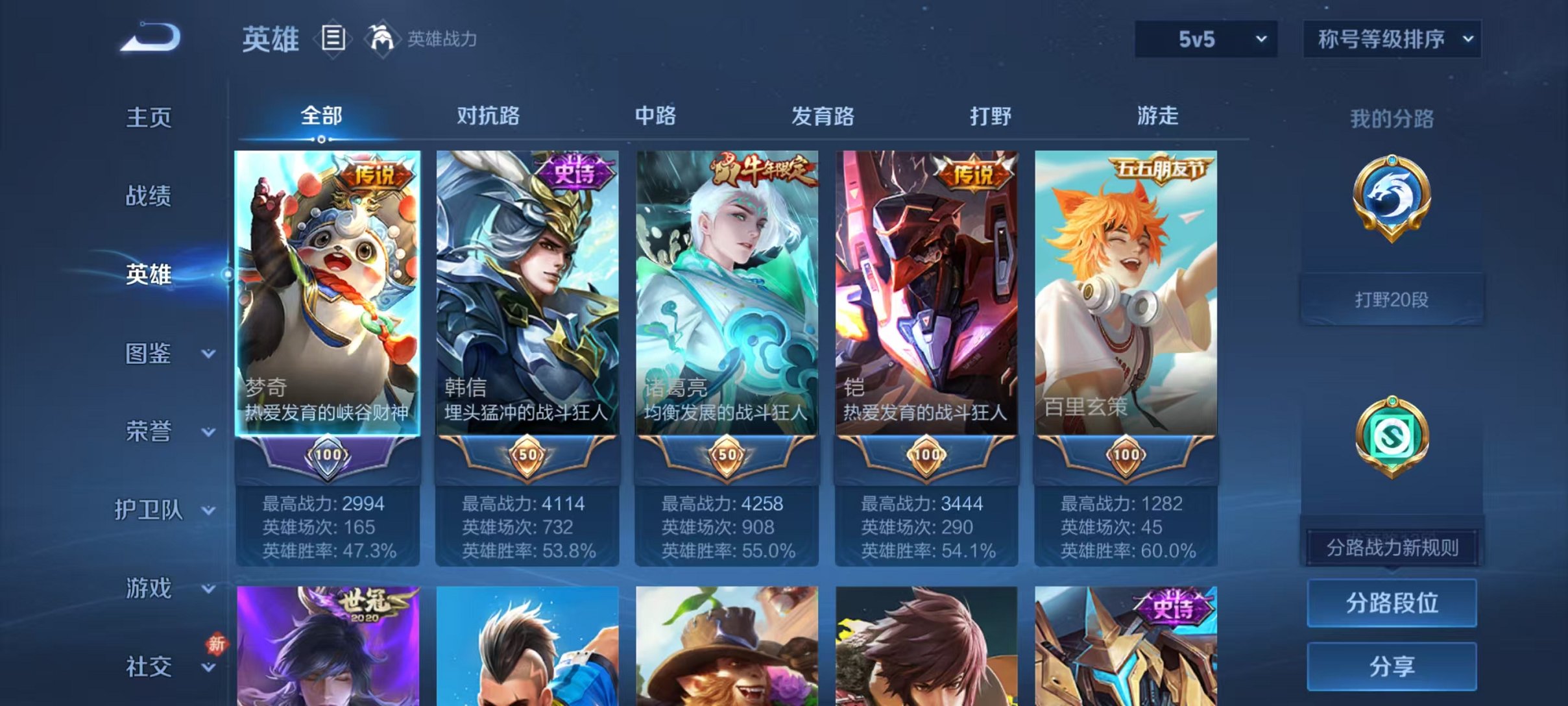This screenshot has width=1568, height=706.
Task: Expand the 社交 sidebar section
Action: [147, 666]
